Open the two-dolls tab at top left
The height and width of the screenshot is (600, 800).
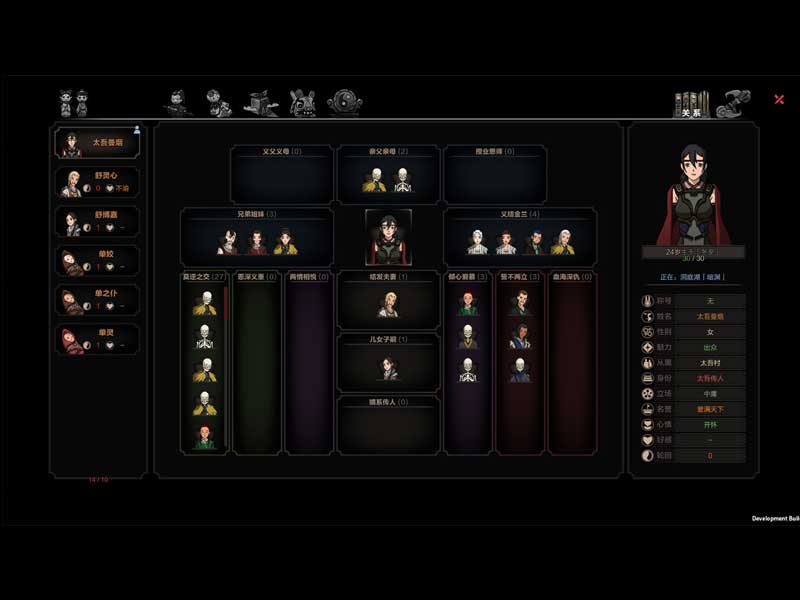tap(73, 102)
